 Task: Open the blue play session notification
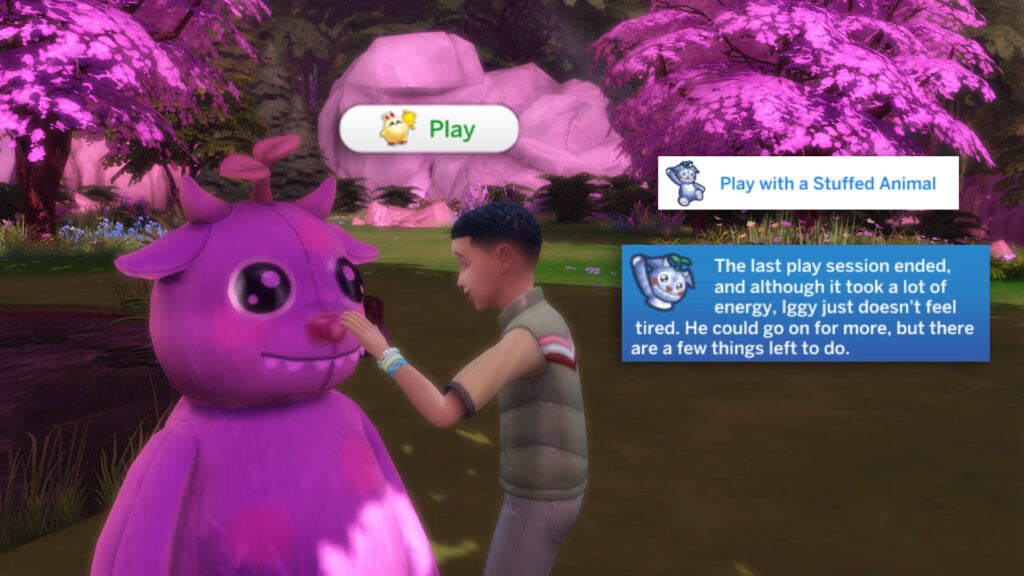coord(805,303)
